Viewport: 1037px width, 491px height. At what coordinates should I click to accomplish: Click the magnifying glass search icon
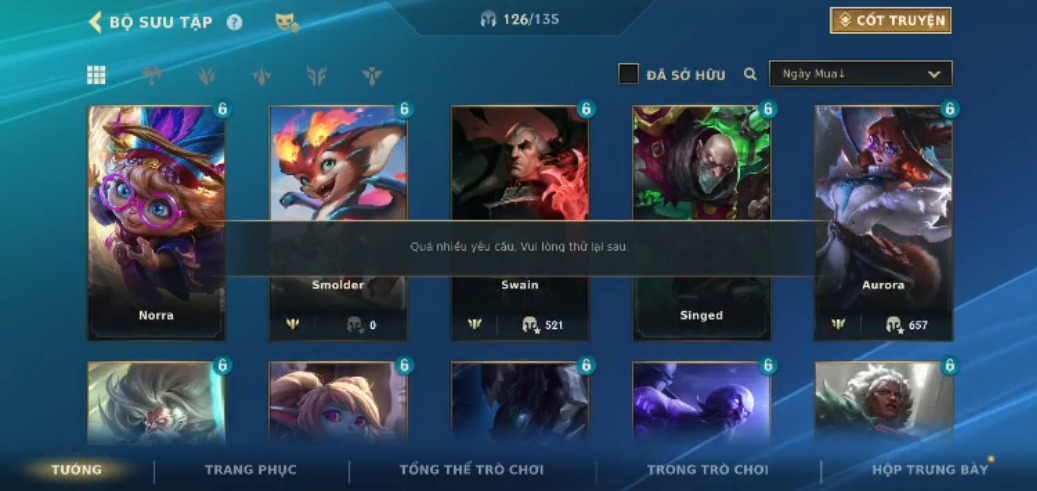tap(750, 74)
